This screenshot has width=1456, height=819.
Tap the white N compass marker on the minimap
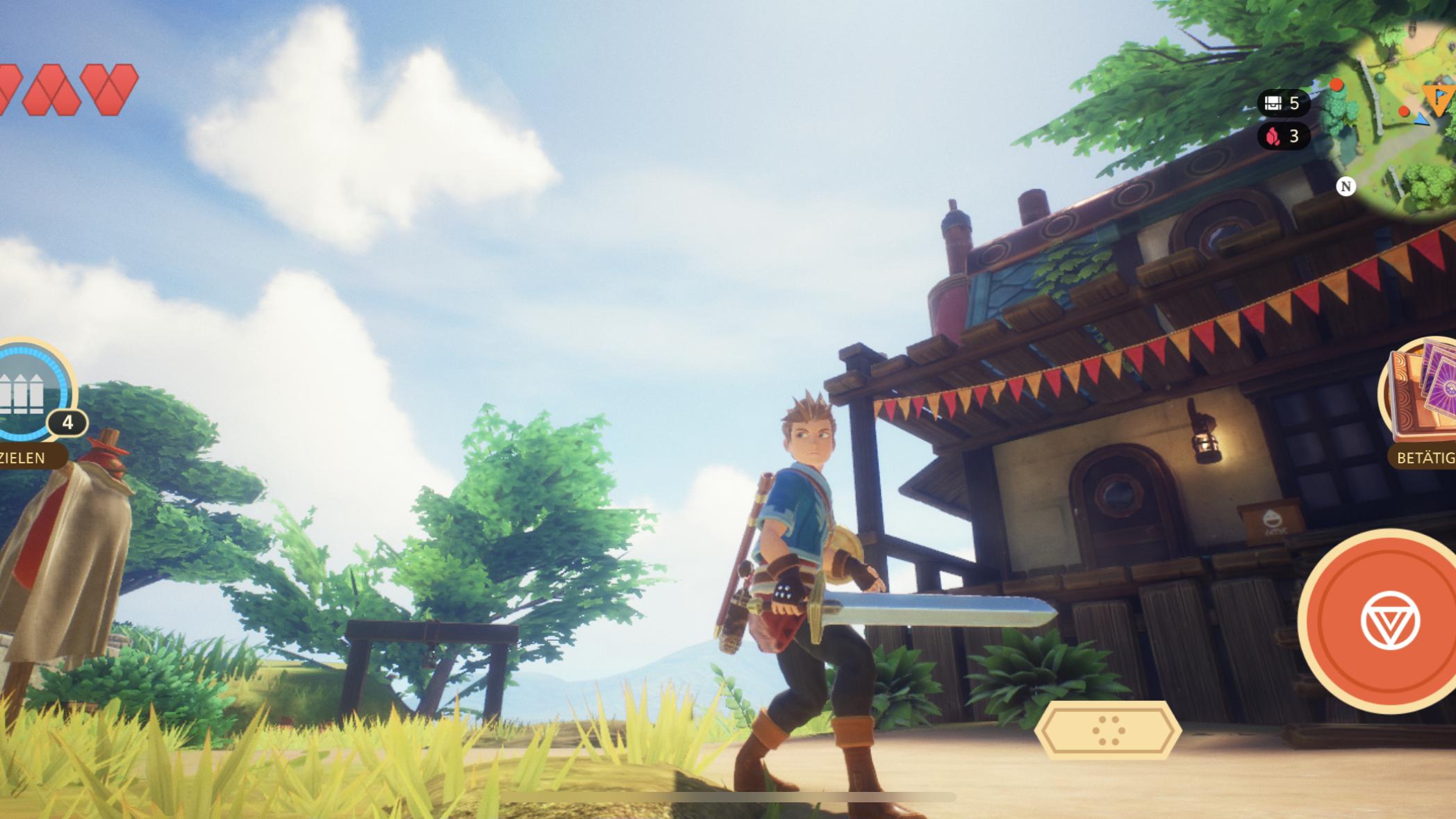click(x=1347, y=185)
